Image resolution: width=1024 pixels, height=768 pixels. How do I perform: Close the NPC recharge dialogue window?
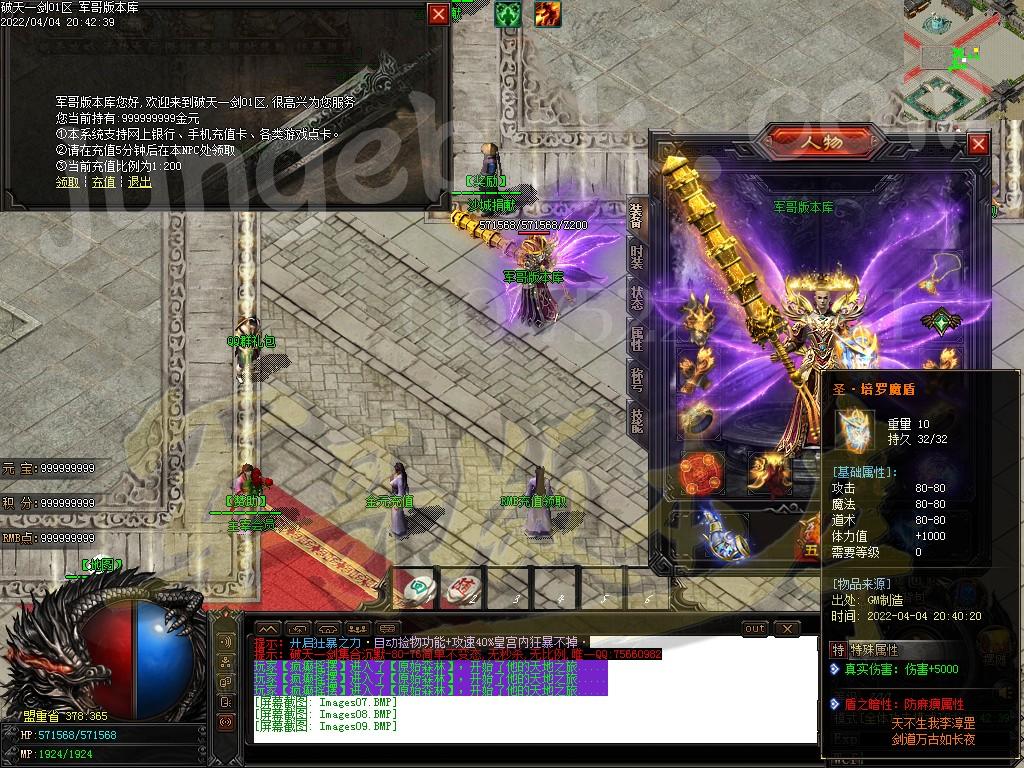[438, 13]
